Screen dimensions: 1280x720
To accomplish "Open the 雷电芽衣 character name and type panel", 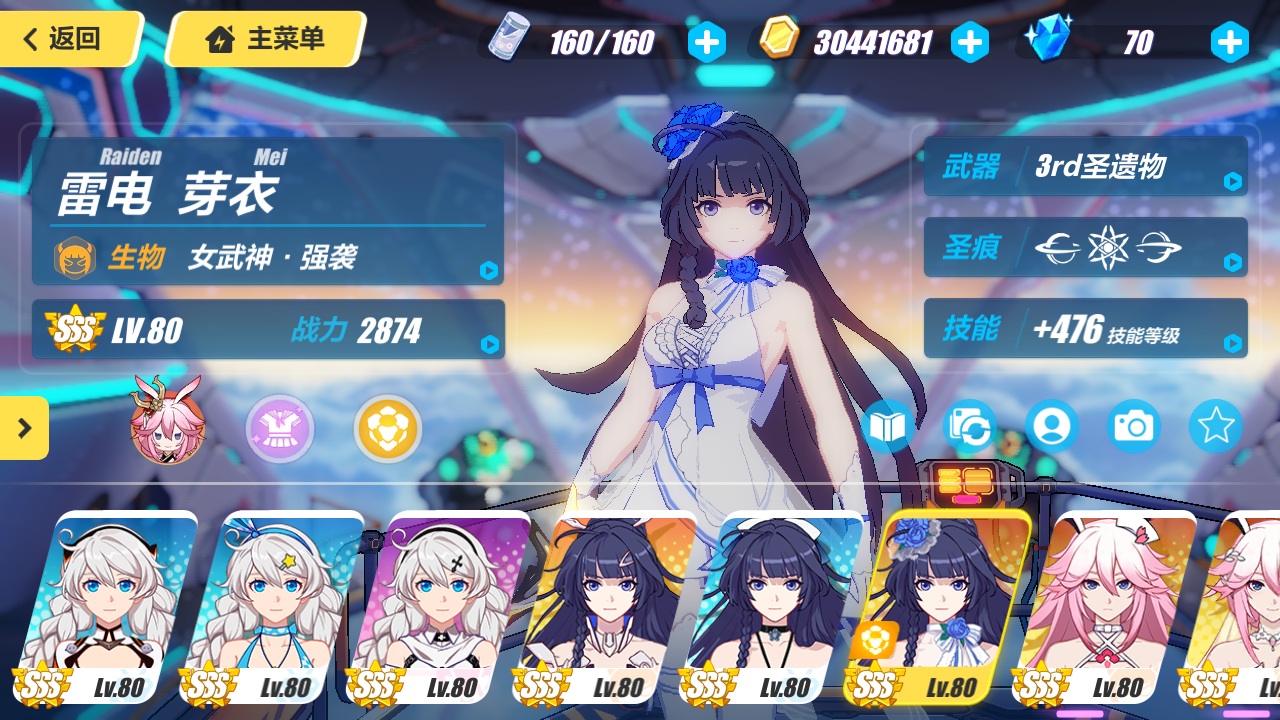I will 268,205.
